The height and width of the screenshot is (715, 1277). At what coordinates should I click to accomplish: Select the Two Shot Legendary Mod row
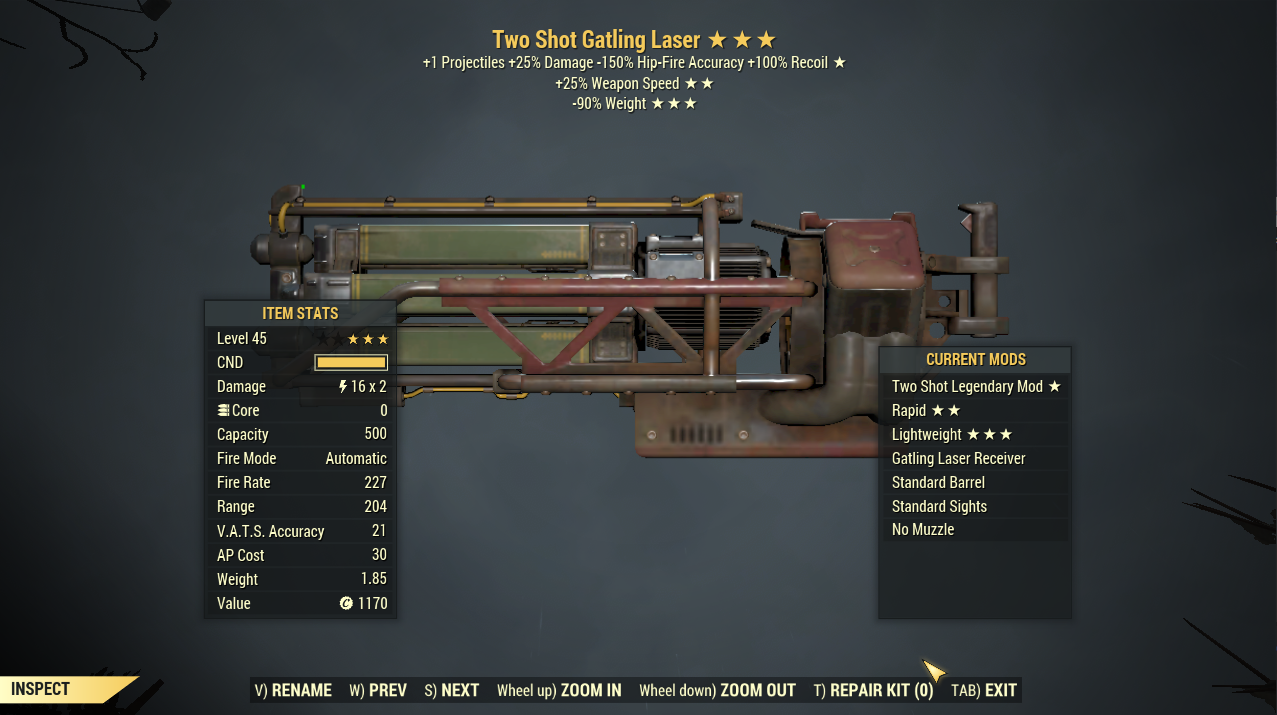point(975,386)
